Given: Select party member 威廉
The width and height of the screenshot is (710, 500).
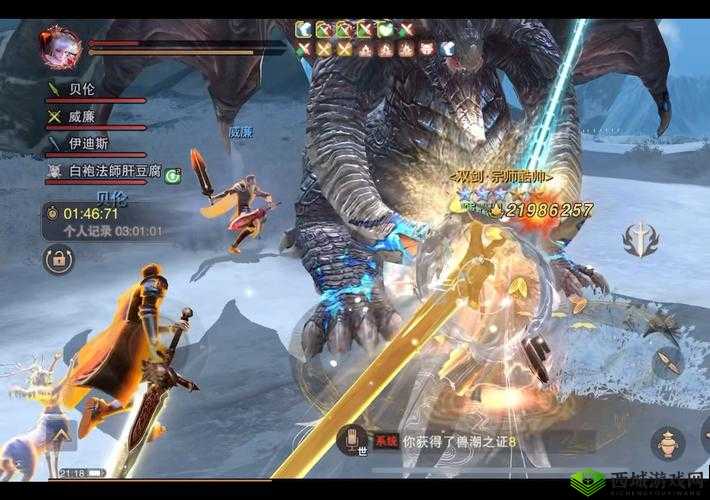Looking at the screenshot, I should [x=84, y=116].
